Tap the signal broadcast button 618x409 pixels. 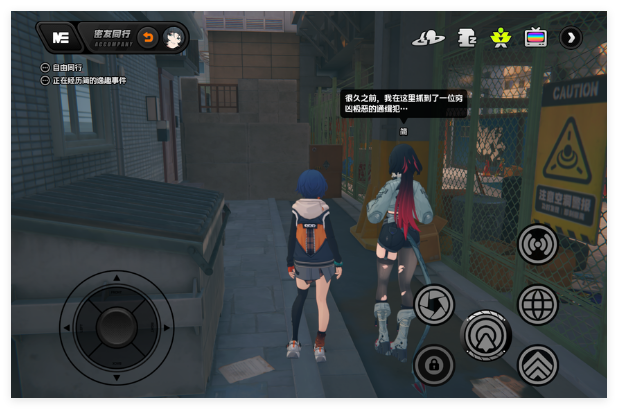538,243
